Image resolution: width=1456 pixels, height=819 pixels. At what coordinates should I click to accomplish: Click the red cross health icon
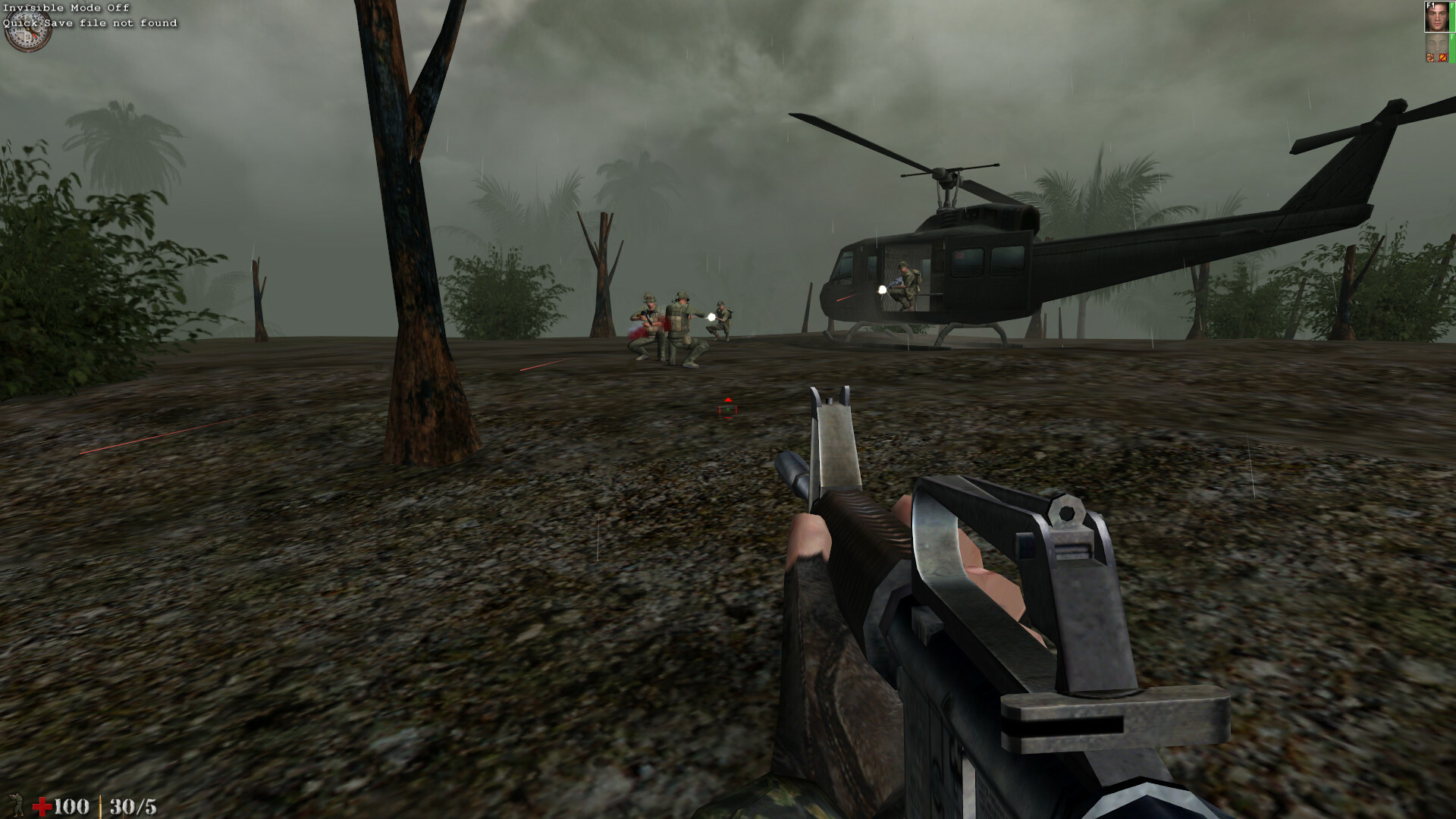[42, 806]
